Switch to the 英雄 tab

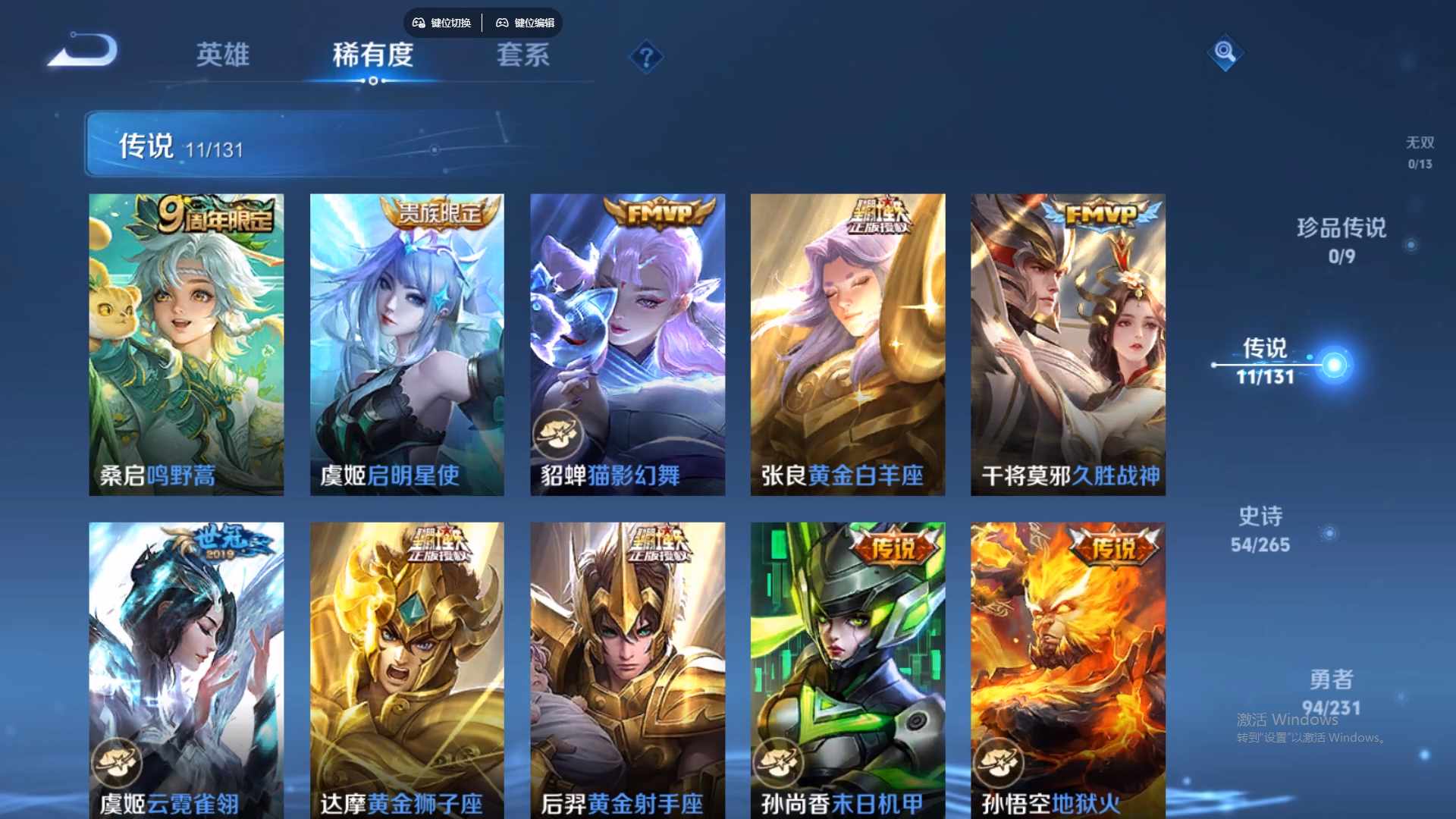tap(224, 55)
